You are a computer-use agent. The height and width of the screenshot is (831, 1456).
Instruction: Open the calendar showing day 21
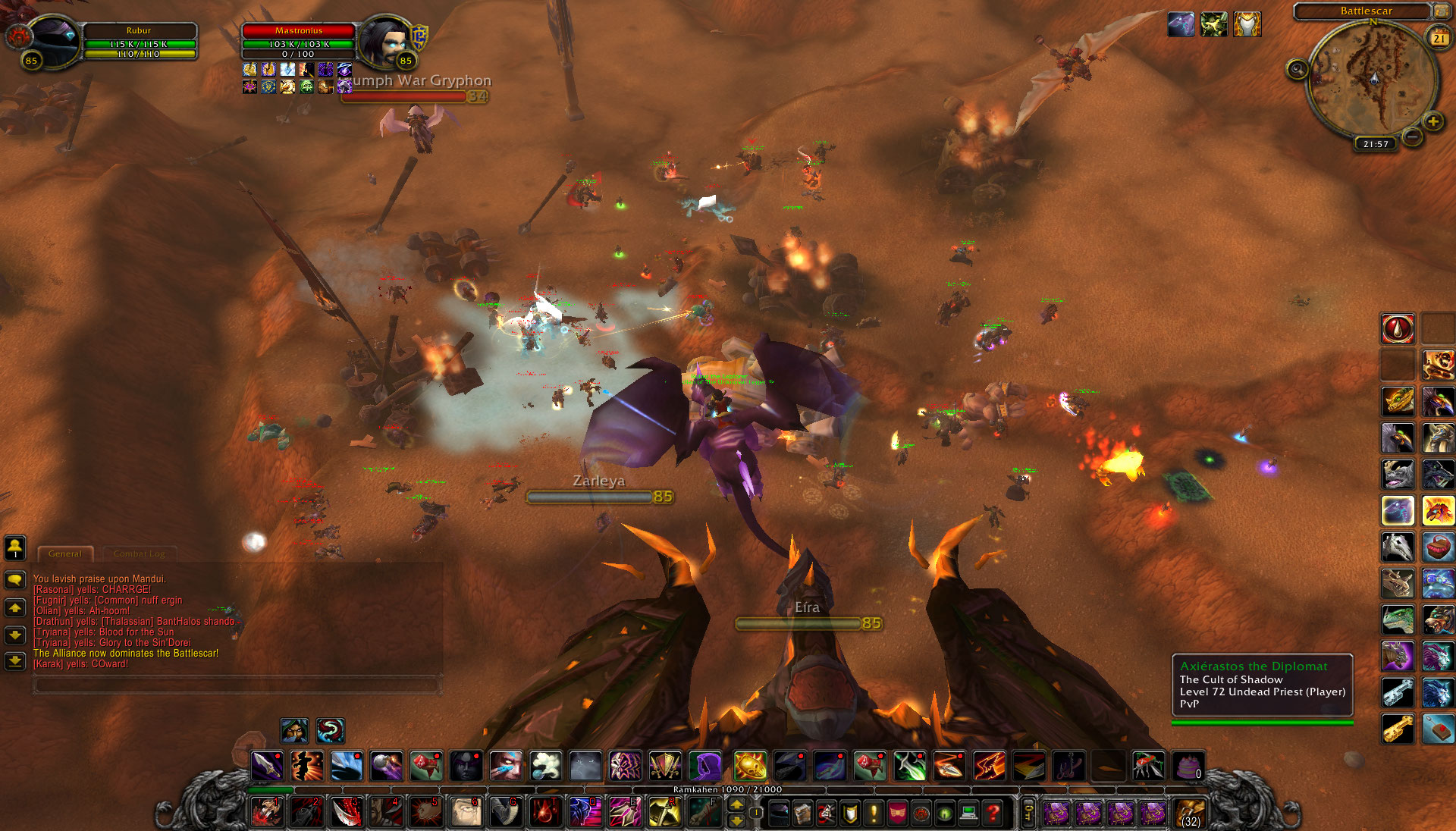click(x=1439, y=38)
